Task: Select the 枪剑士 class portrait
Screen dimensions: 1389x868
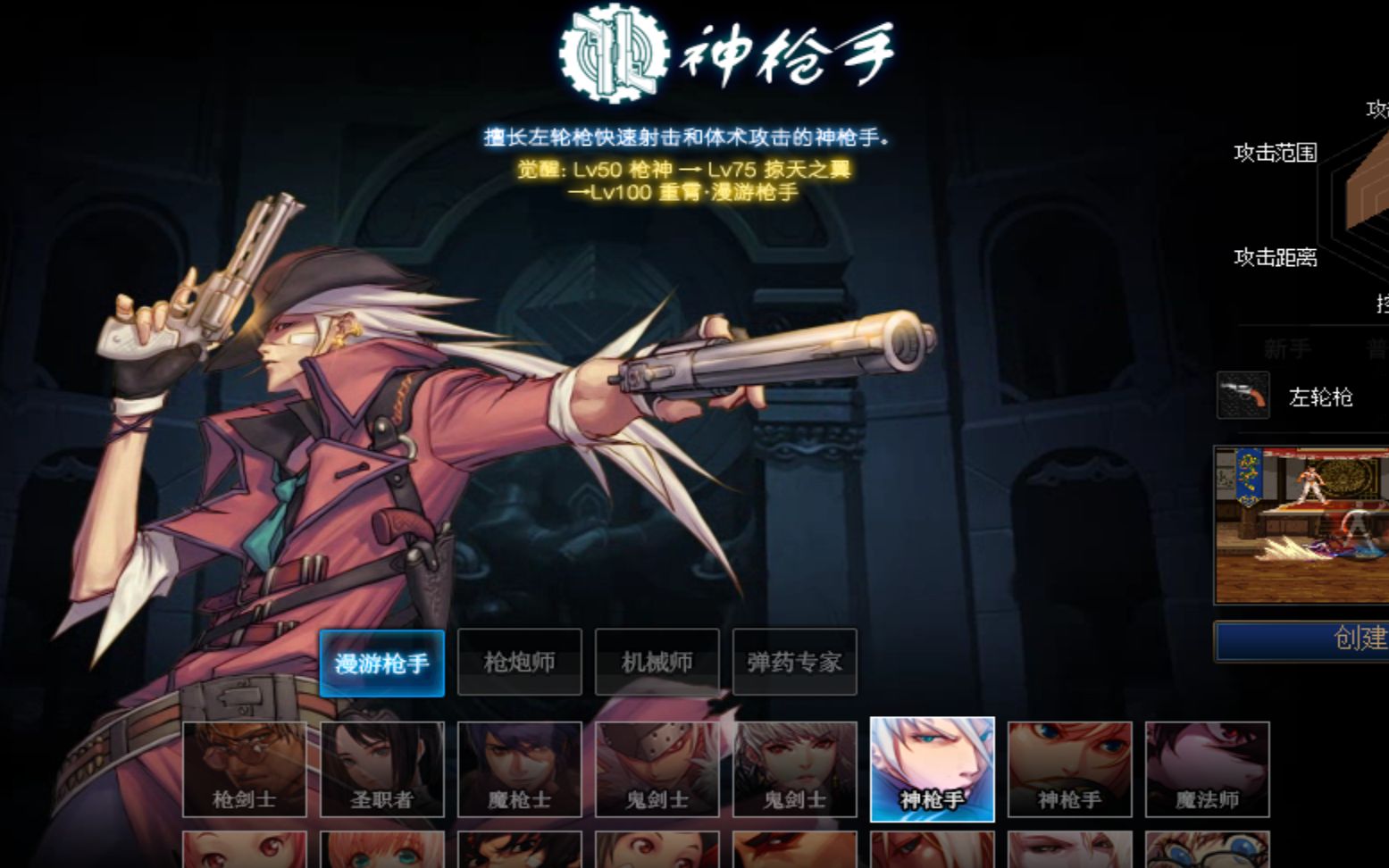Action: (245, 768)
